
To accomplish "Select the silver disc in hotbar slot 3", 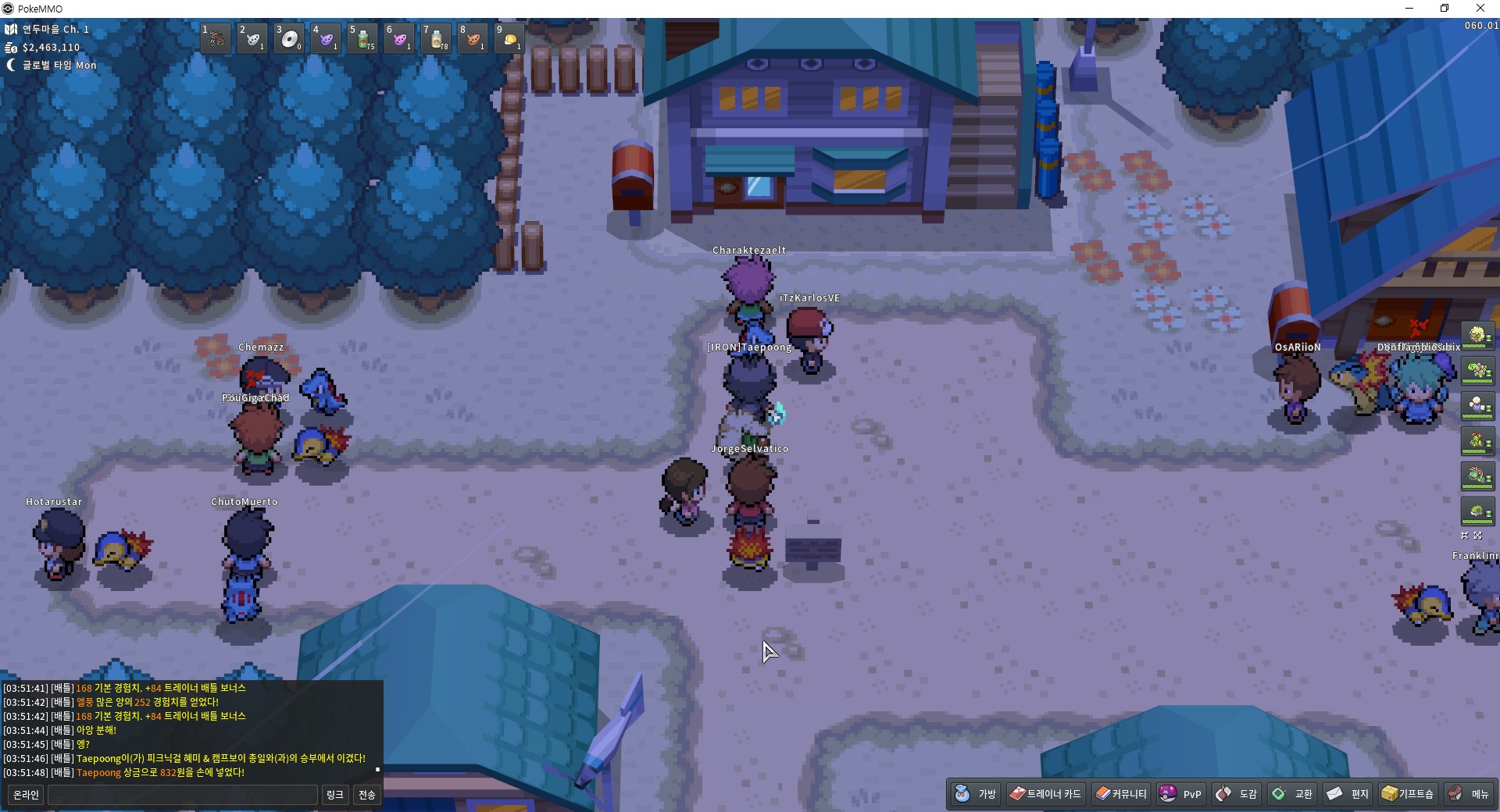I will (x=289, y=38).
